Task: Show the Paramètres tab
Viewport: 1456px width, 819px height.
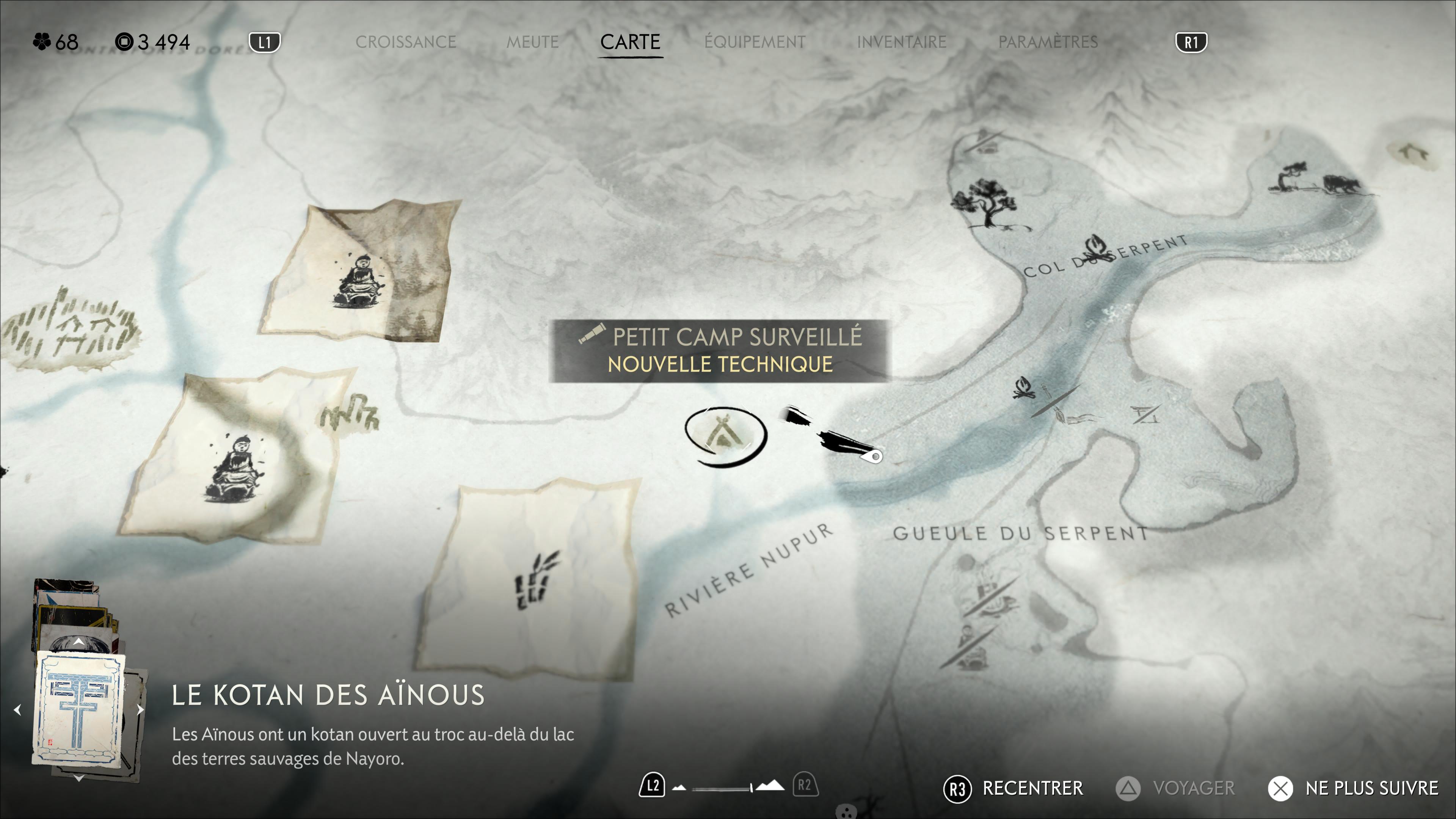Action: (x=1048, y=42)
